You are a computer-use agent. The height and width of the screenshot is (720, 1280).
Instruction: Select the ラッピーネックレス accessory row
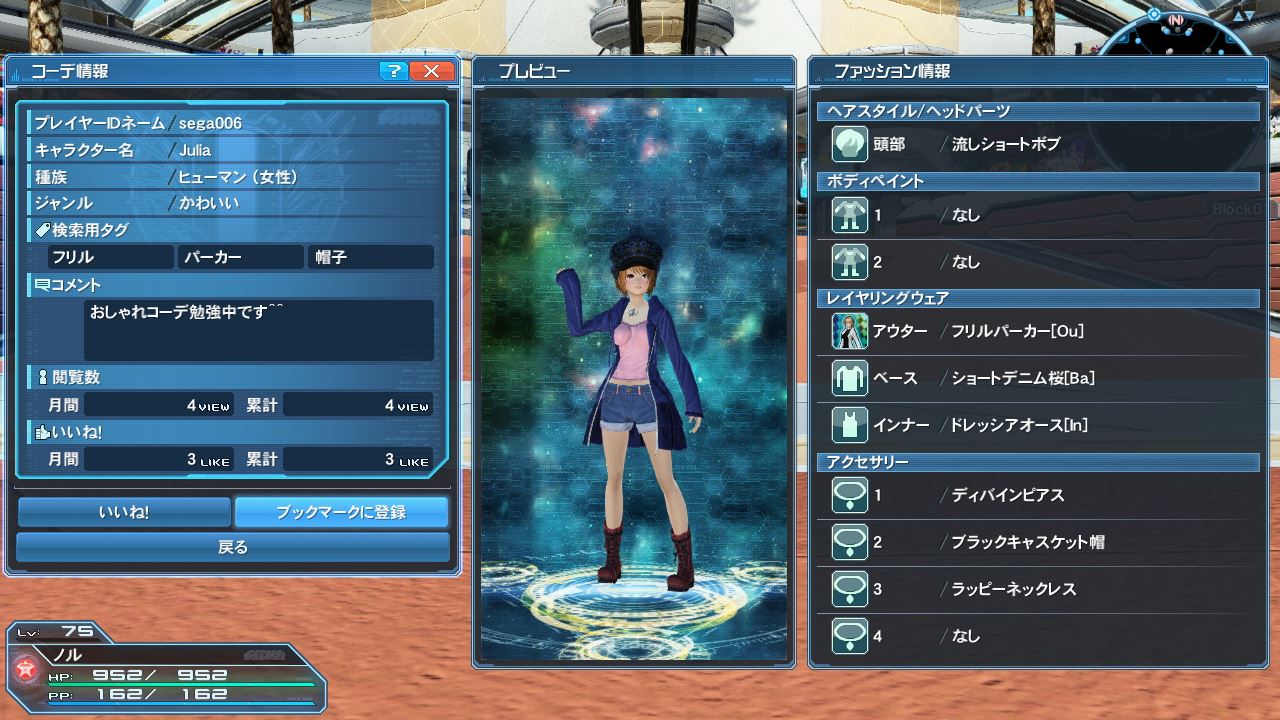click(1040, 589)
